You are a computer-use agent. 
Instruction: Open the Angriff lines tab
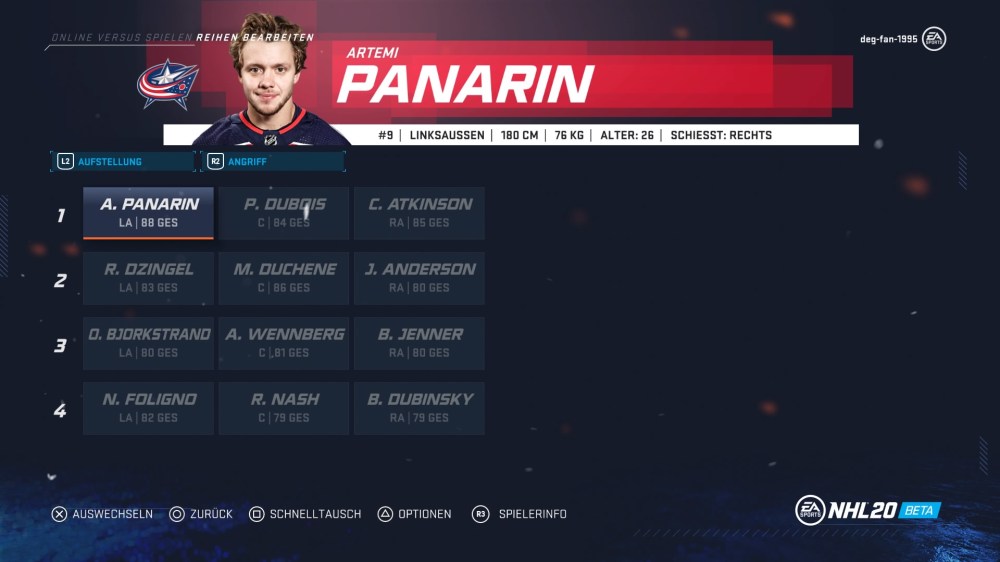pyautogui.click(x=273, y=161)
